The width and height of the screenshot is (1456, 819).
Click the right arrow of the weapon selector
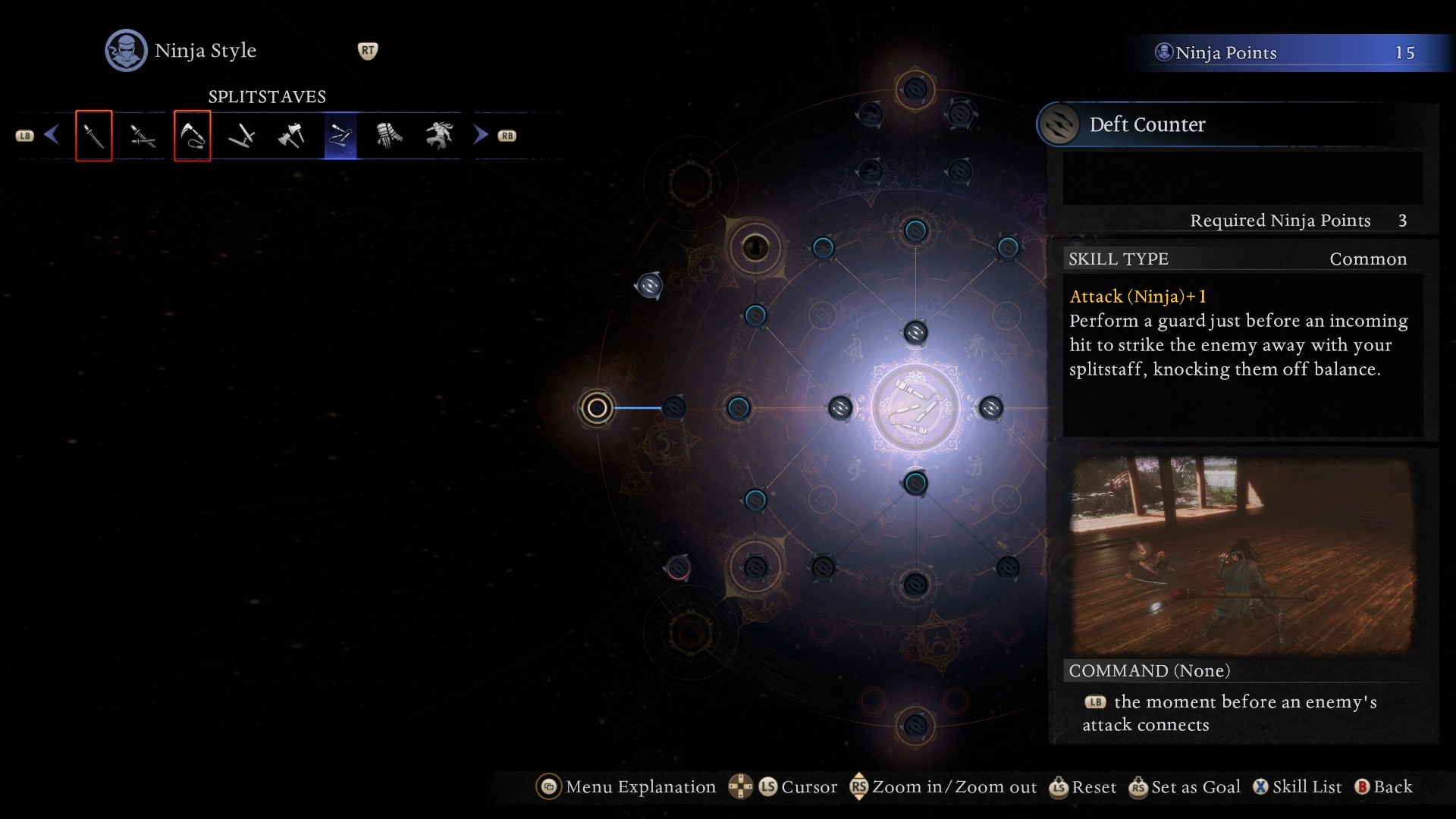coord(480,135)
